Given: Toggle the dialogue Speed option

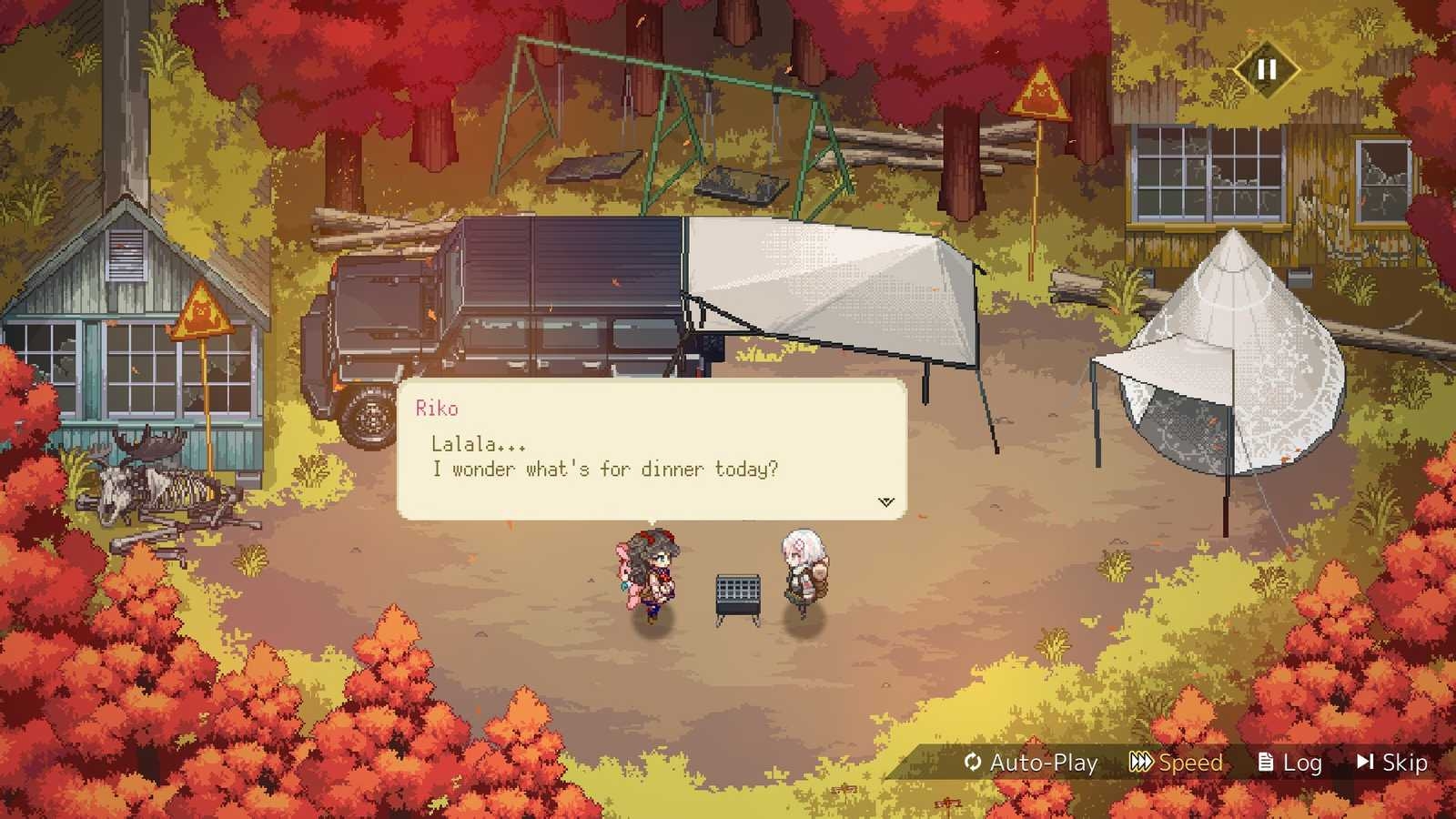Looking at the screenshot, I should tap(1177, 763).
